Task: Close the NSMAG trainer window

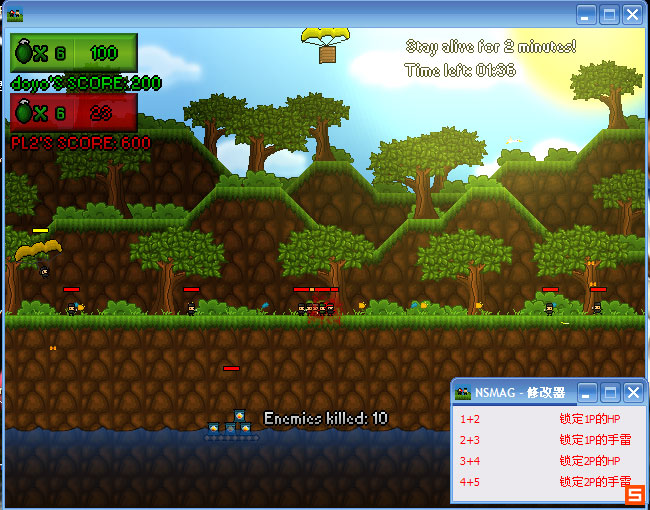Action: click(x=632, y=393)
